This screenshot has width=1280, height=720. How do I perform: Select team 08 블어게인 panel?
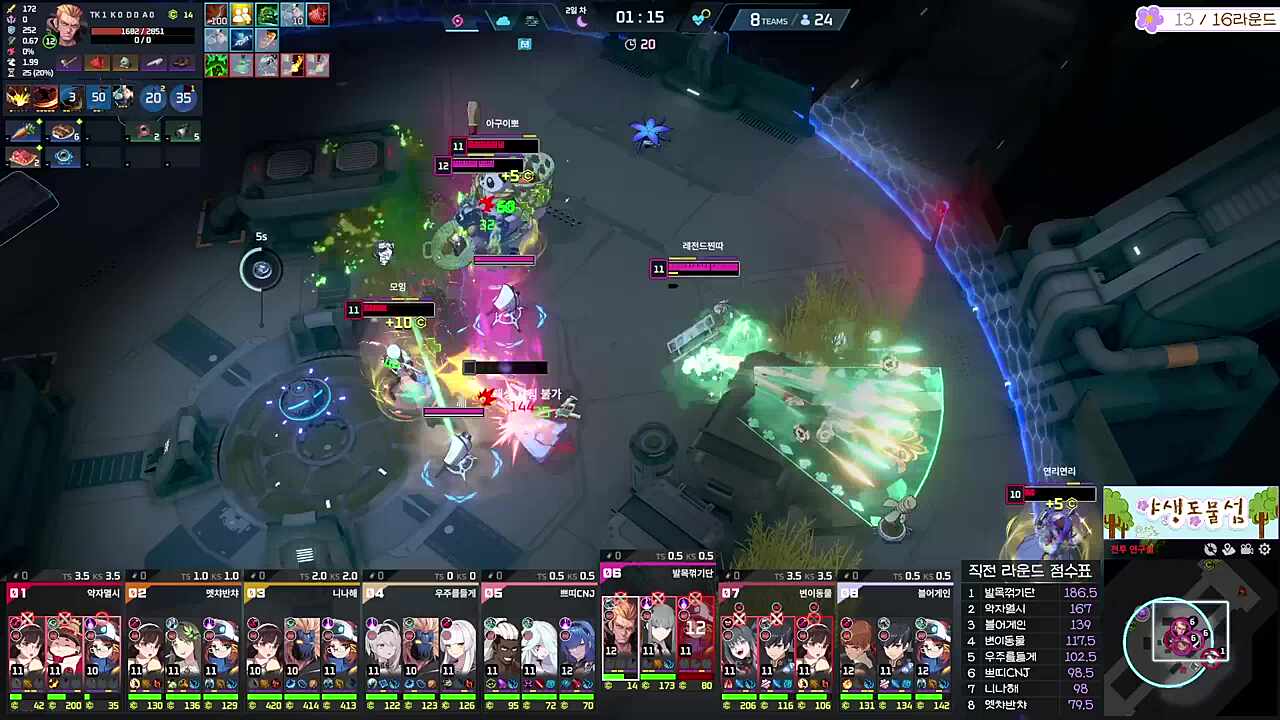point(897,640)
